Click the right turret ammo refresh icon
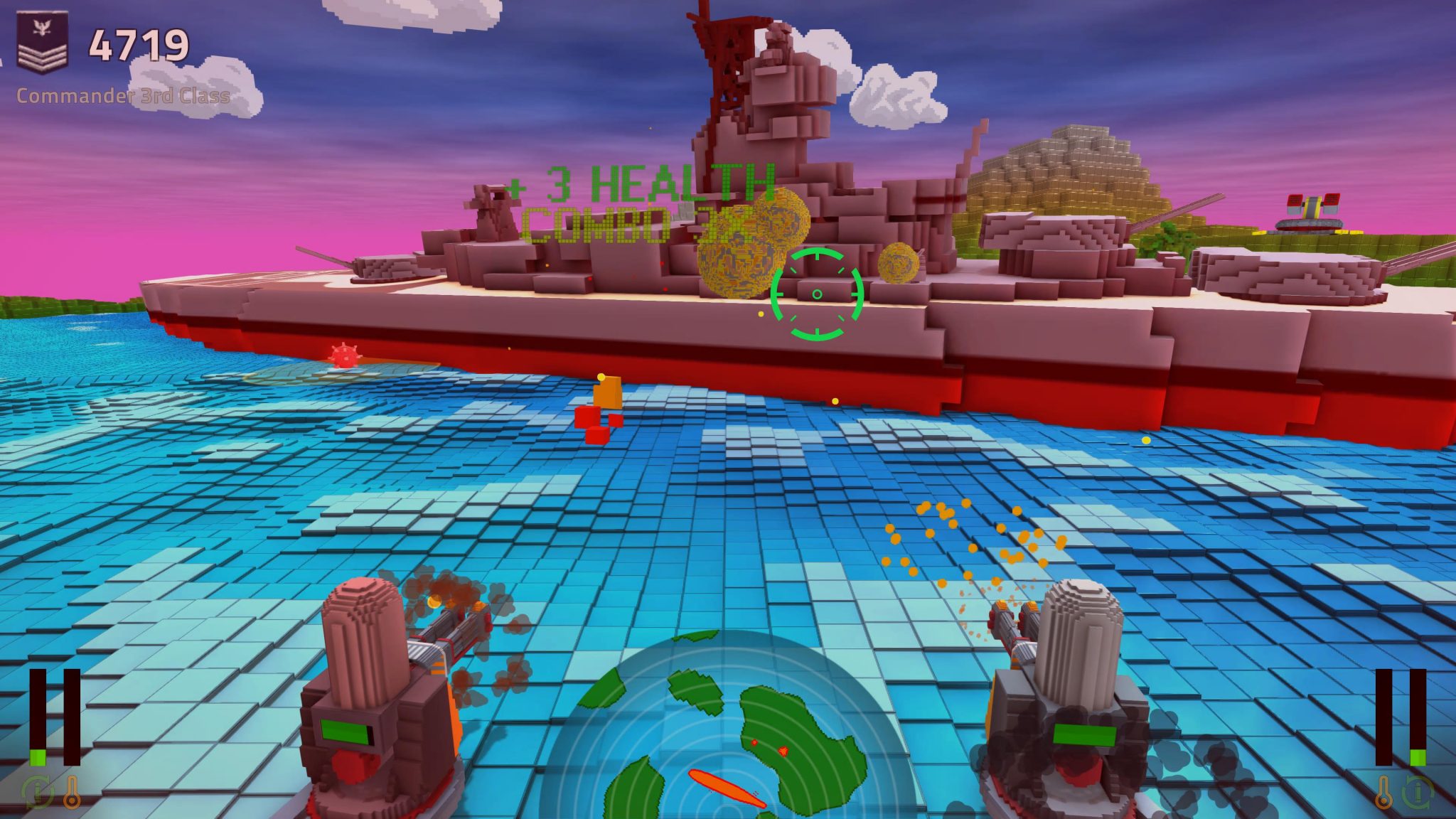The height and width of the screenshot is (819, 1456). [x=1418, y=793]
